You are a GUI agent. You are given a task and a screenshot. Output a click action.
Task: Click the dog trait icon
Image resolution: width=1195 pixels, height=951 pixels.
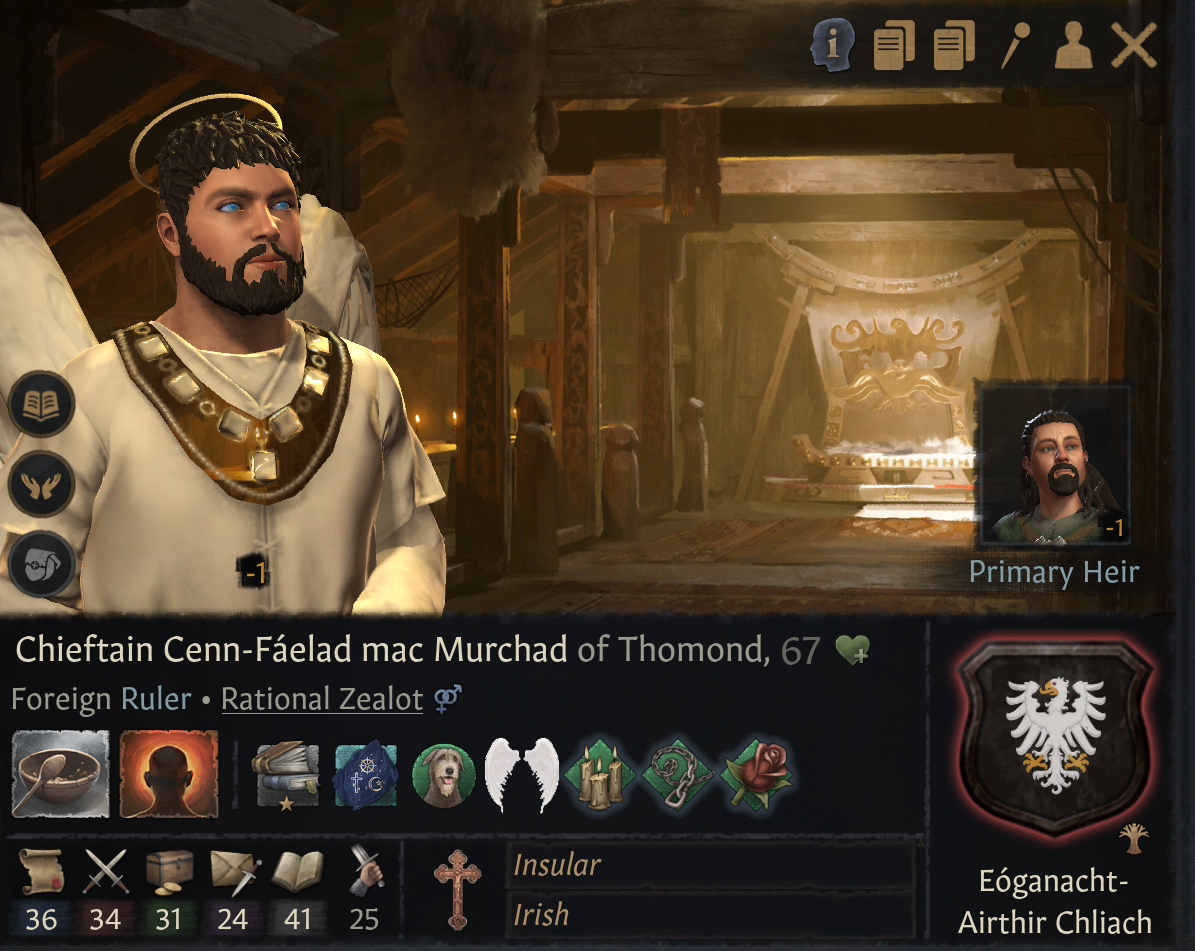click(x=442, y=775)
